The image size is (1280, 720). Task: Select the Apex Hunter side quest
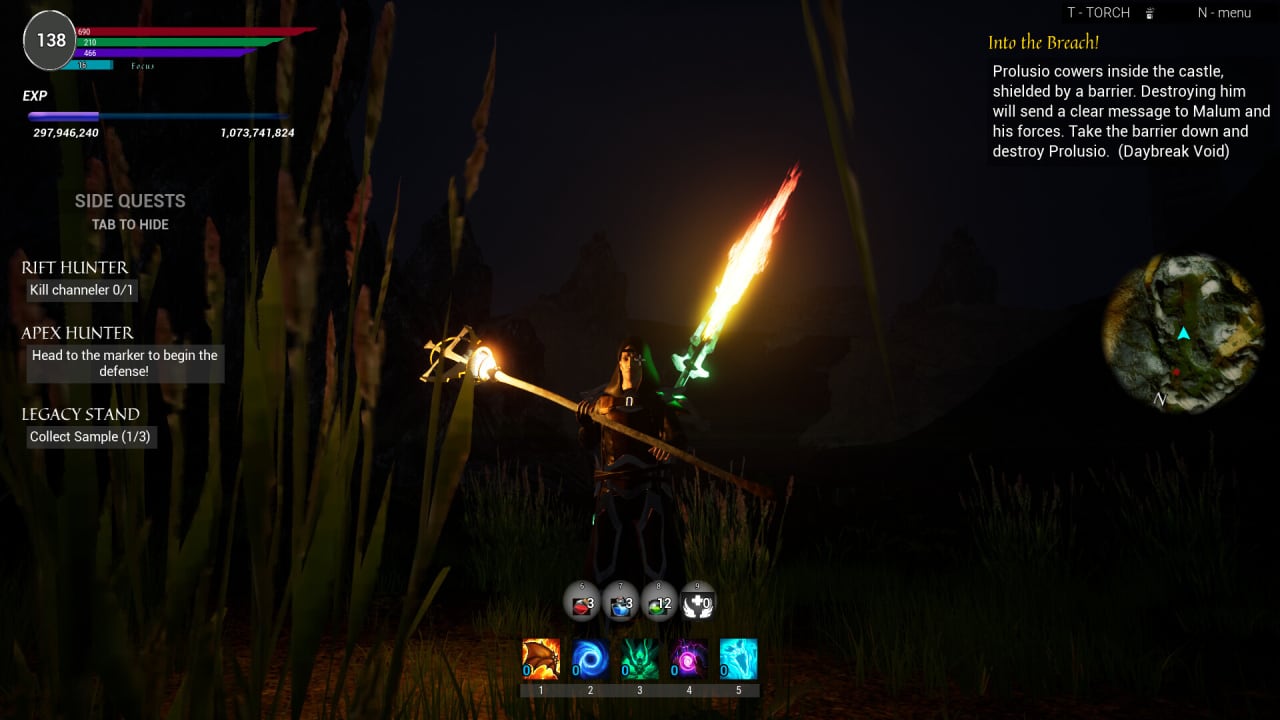(x=78, y=333)
